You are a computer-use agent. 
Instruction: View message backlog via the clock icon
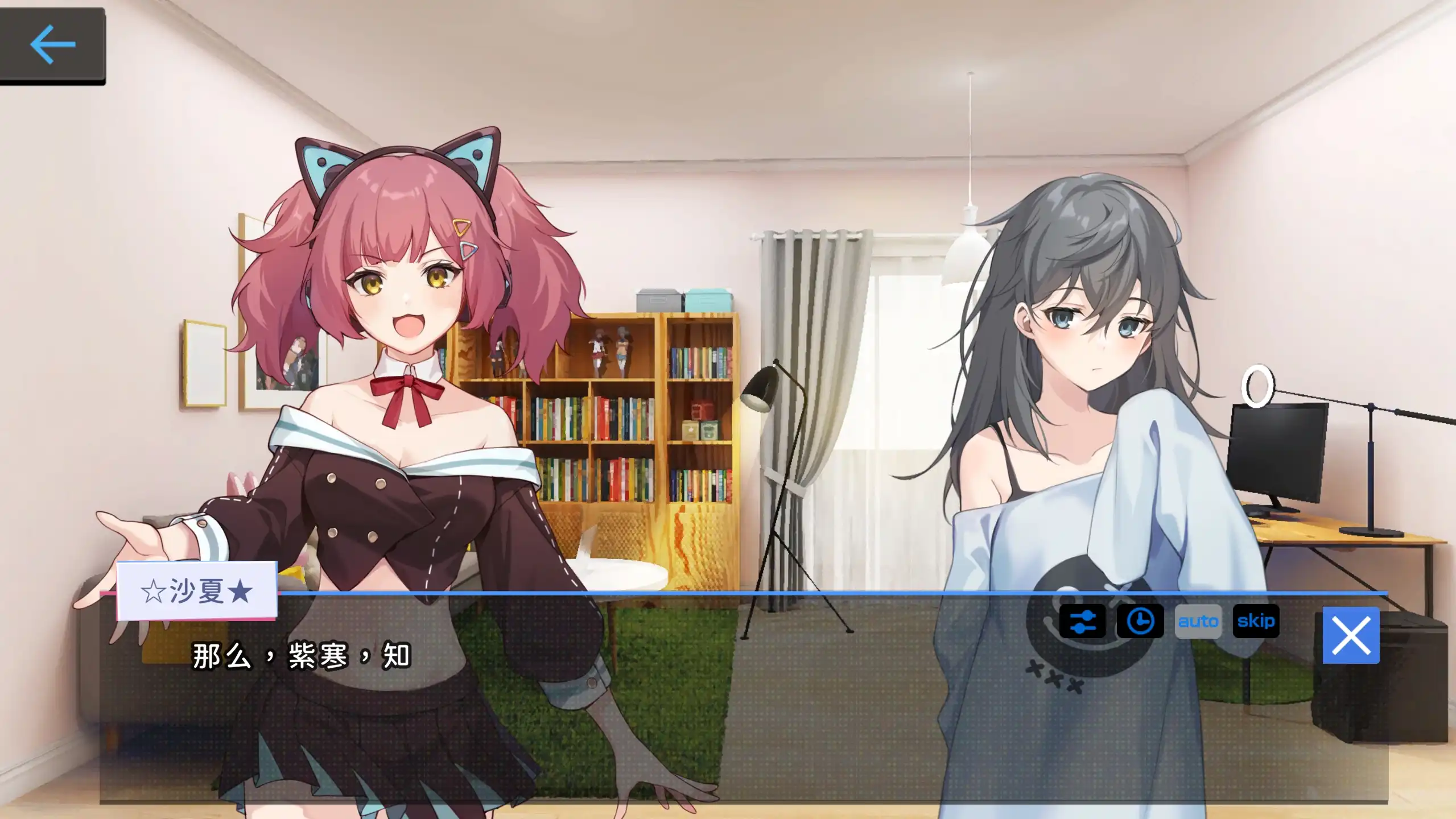click(1140, 622)
